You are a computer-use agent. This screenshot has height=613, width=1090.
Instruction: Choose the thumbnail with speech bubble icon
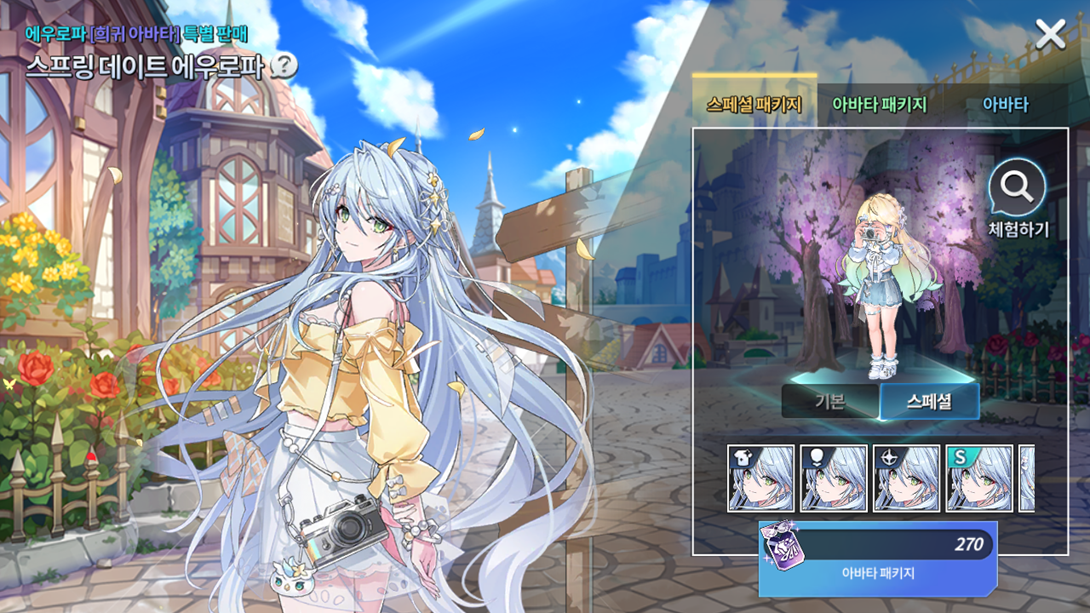point(834,479)
